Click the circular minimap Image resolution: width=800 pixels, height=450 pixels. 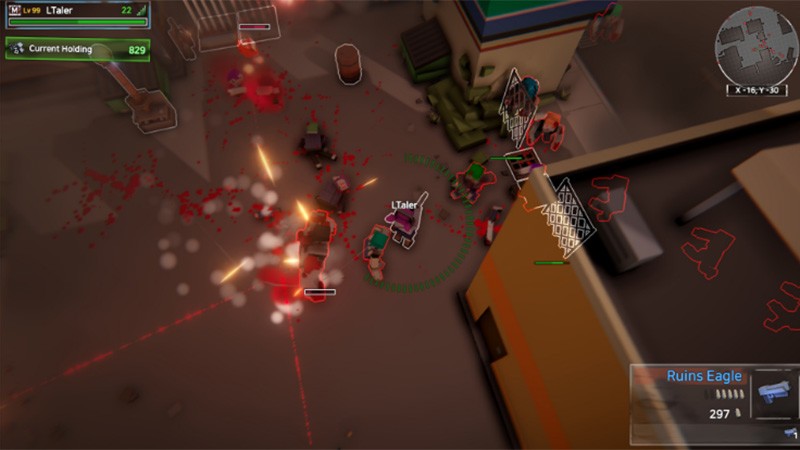[755, 44]
